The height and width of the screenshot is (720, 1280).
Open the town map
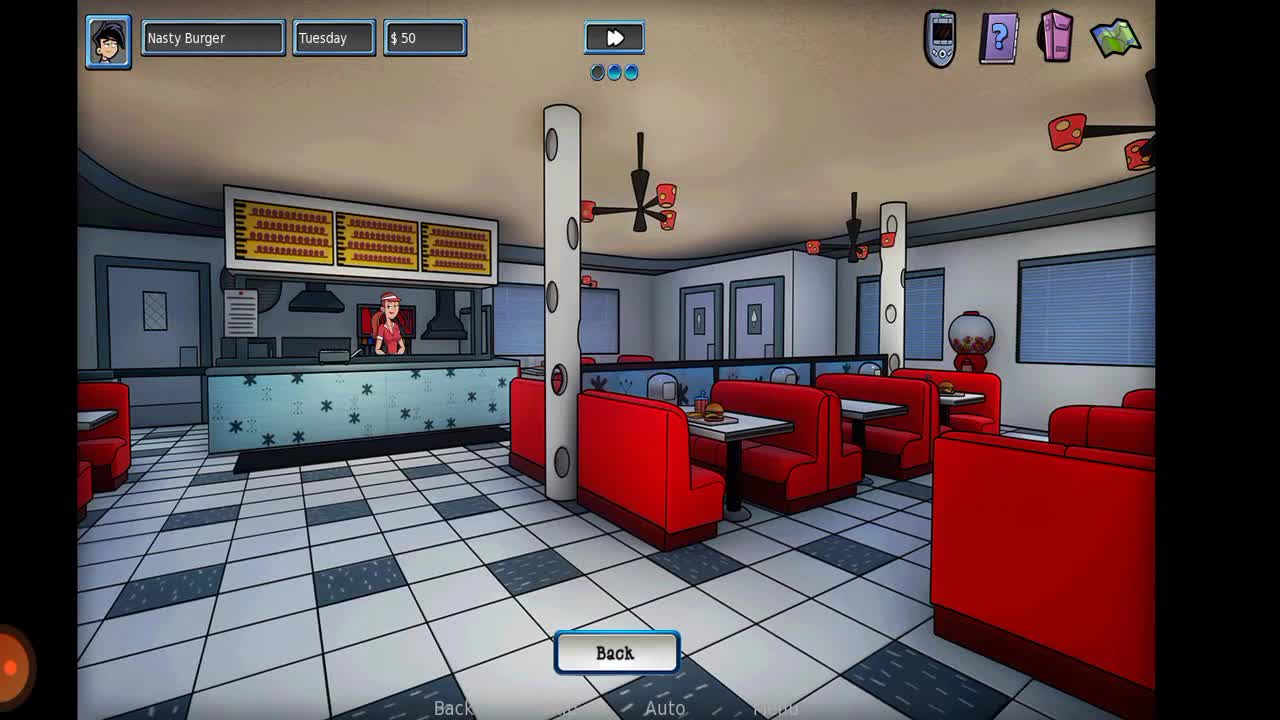(x=1115, y=39)
